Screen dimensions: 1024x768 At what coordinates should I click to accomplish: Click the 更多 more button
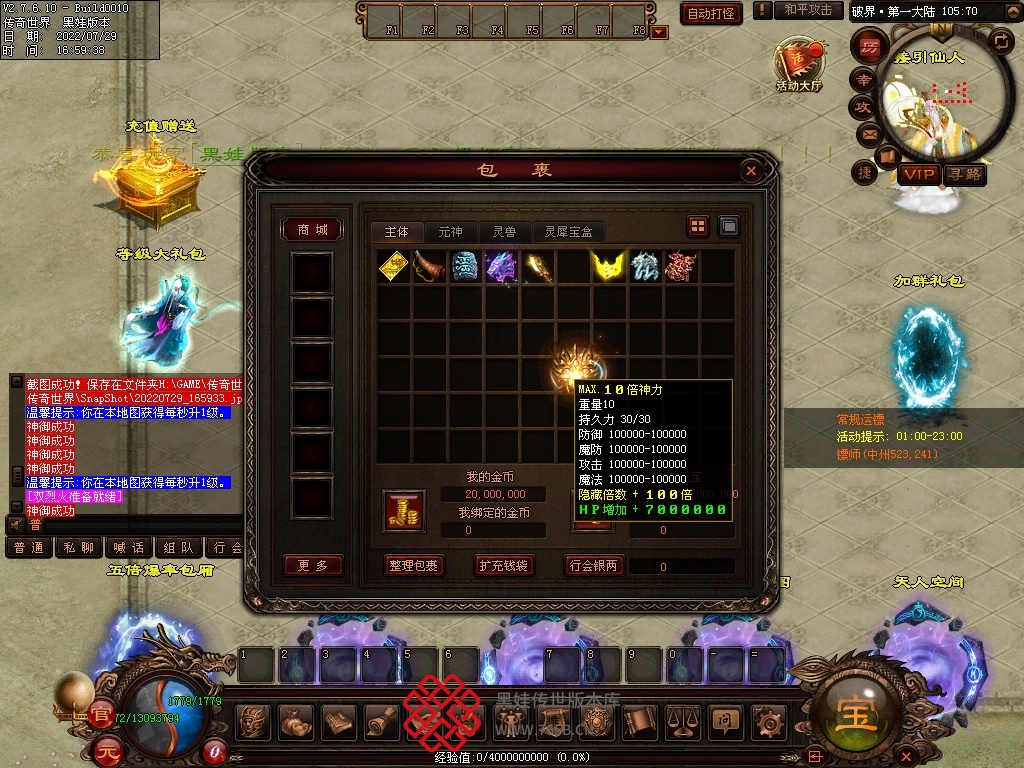[x=312, y=565]
